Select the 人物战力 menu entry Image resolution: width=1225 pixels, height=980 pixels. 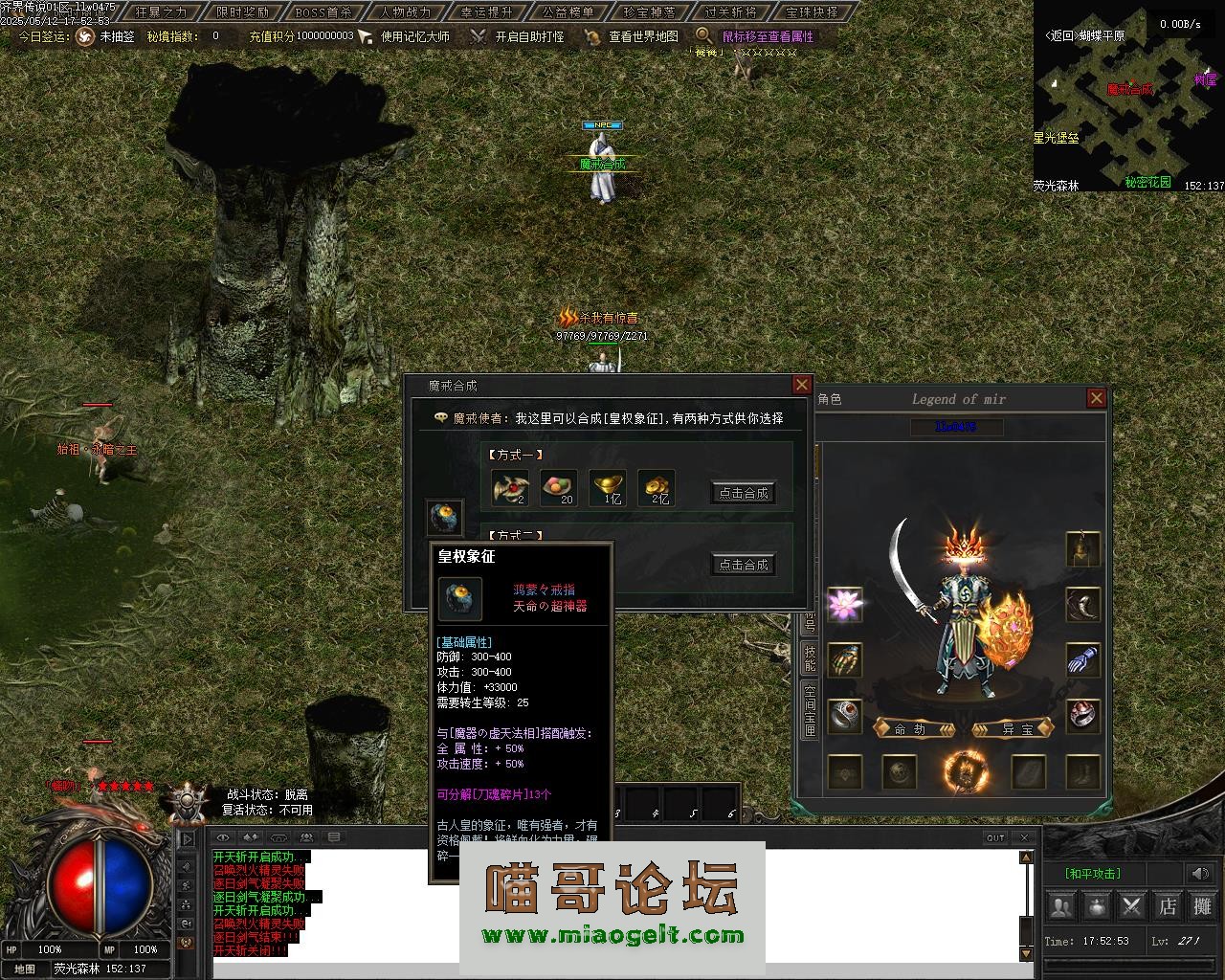pos(405,12)
